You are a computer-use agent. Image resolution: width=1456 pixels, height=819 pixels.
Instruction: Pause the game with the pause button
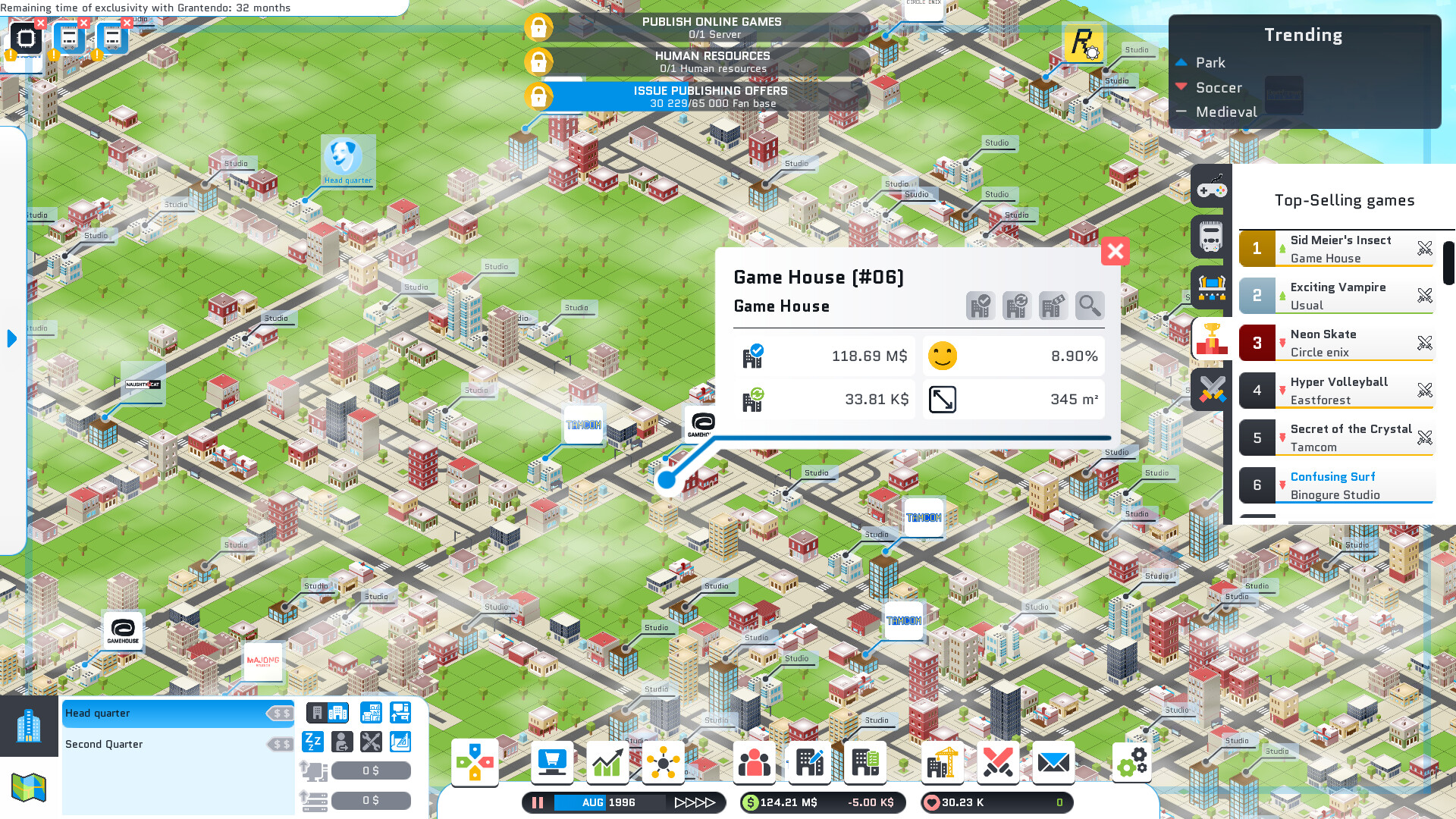click(538, 802)
